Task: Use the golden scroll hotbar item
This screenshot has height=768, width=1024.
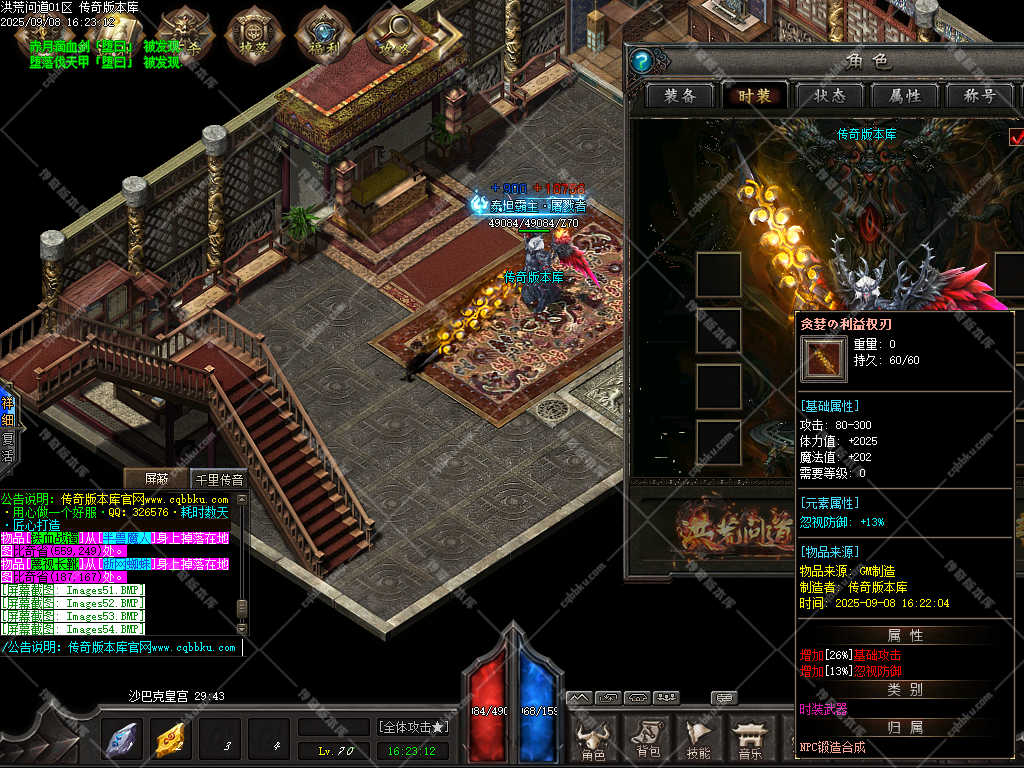Action: 171,740
